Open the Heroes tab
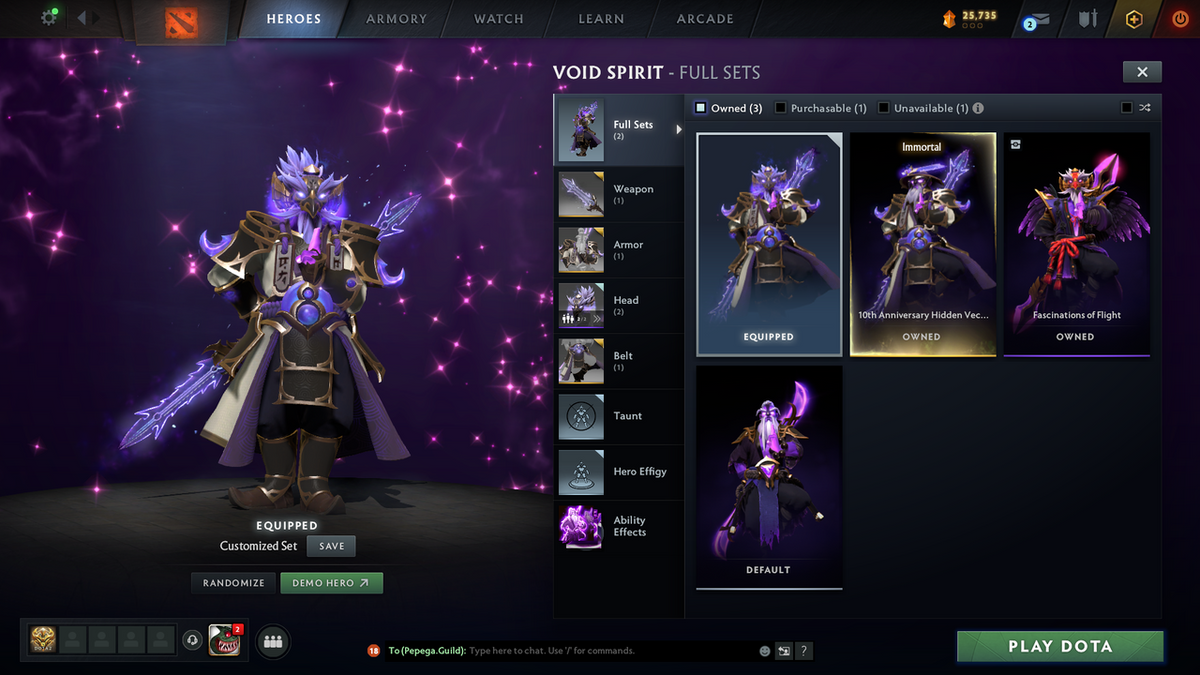 point(293,19)
